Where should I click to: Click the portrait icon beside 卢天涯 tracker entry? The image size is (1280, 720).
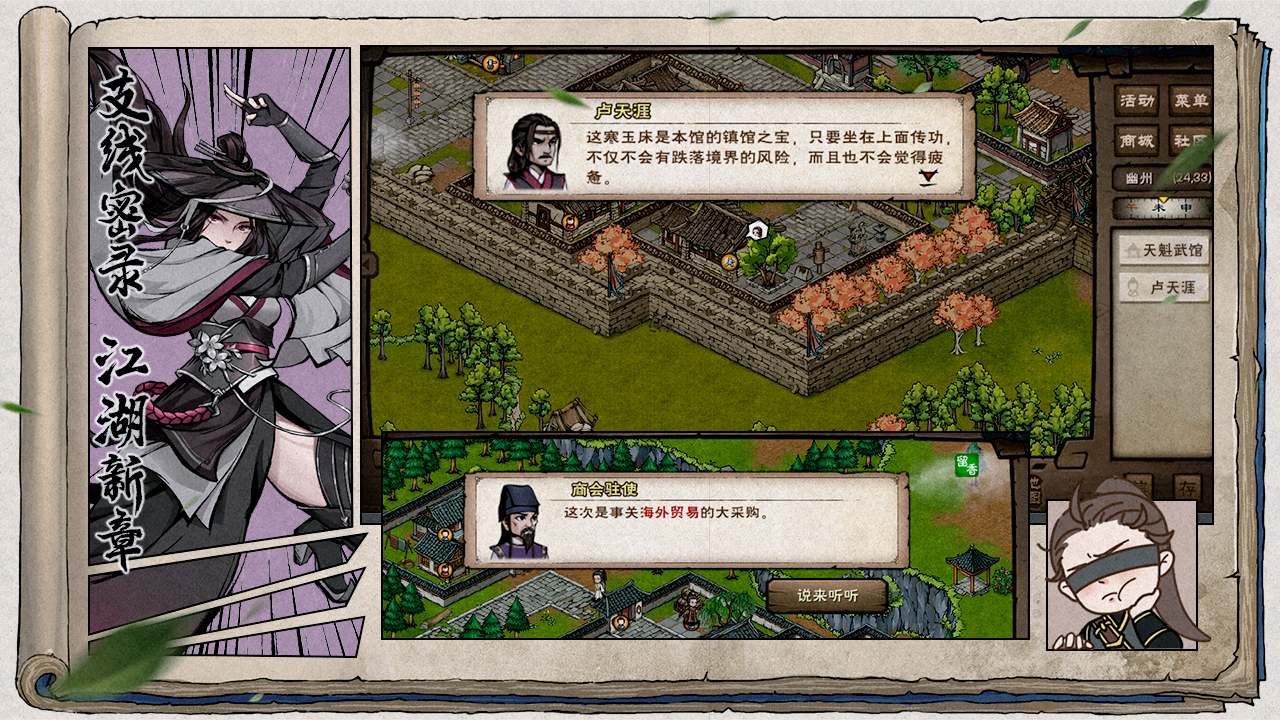(1133, 287)
